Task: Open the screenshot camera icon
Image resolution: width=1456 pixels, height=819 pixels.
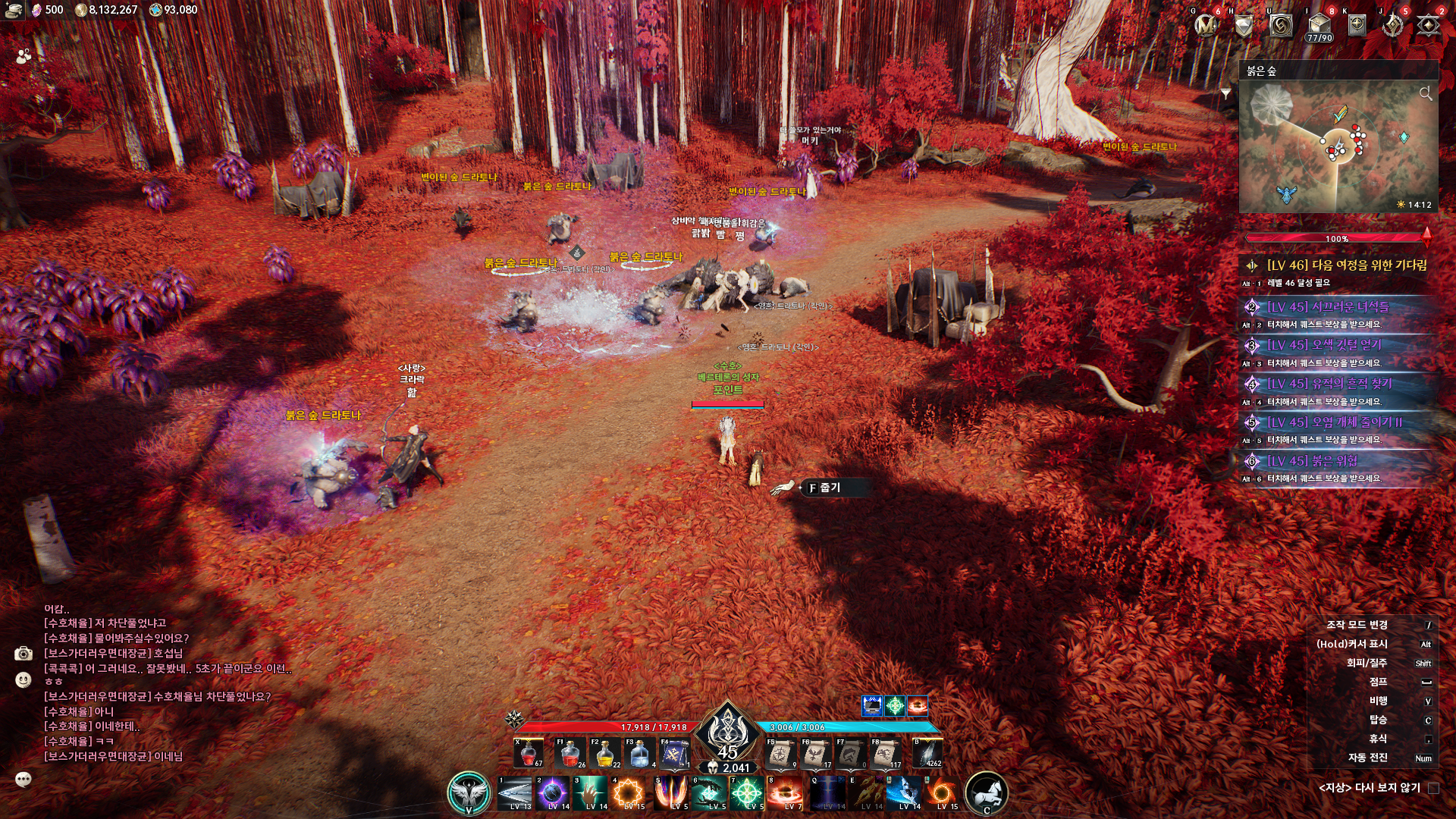Action: pos(24,654)
